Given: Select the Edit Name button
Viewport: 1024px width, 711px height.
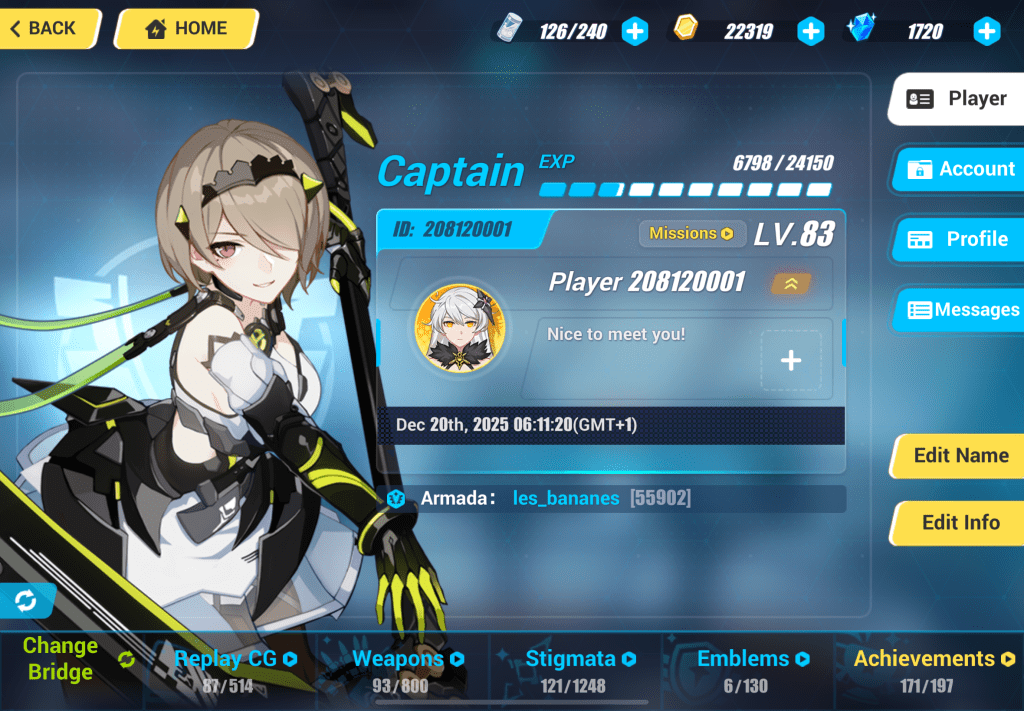Looking at the screenshot, I should click(x=959, y=456).
